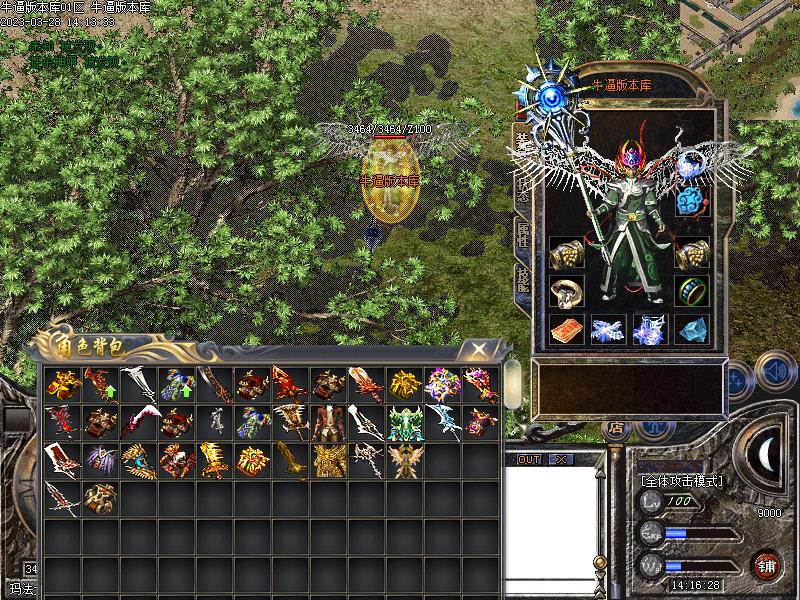Click the OUT button on chat panel
This screenshot has height=600, width=800.
click(x=529, y=459)
